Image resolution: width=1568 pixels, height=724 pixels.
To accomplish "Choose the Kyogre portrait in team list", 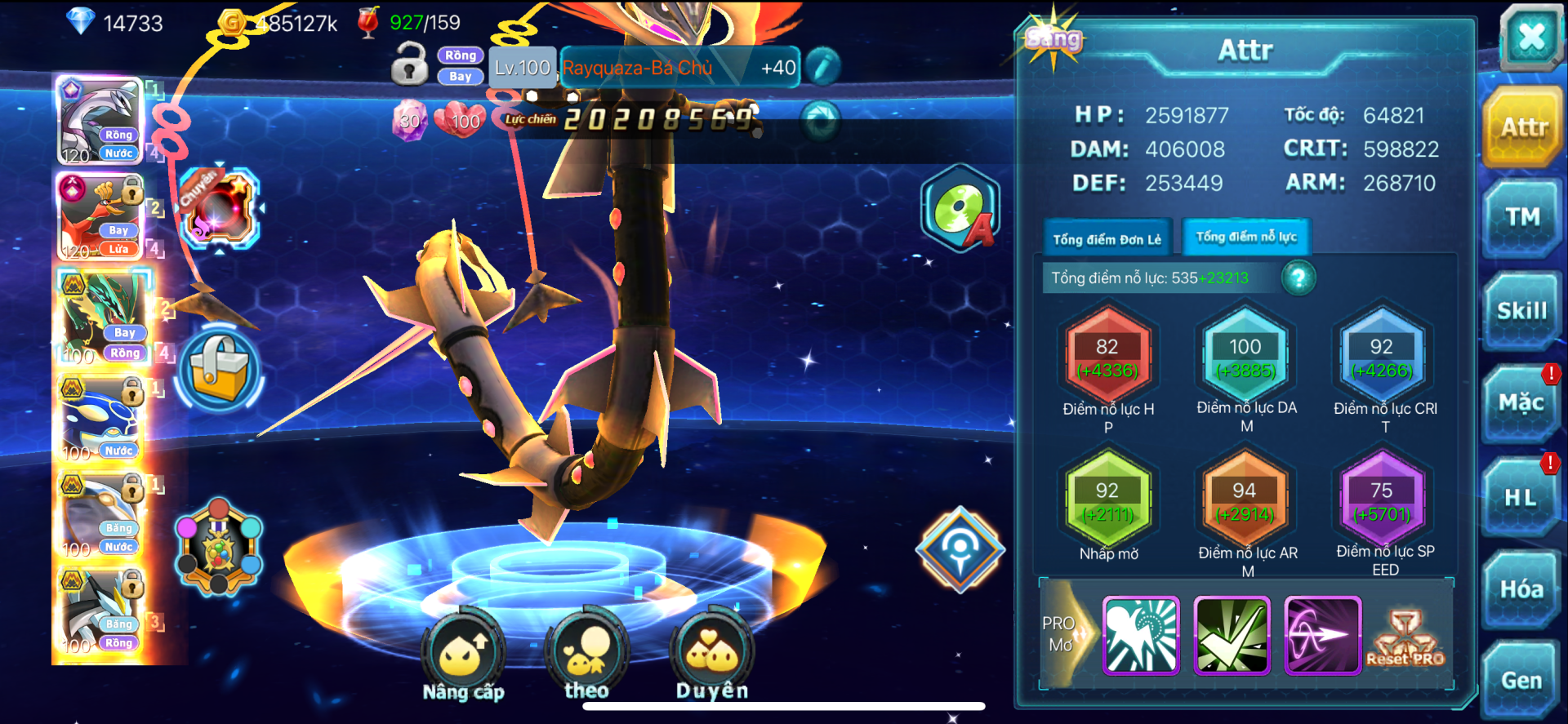I will click(100, 420).
